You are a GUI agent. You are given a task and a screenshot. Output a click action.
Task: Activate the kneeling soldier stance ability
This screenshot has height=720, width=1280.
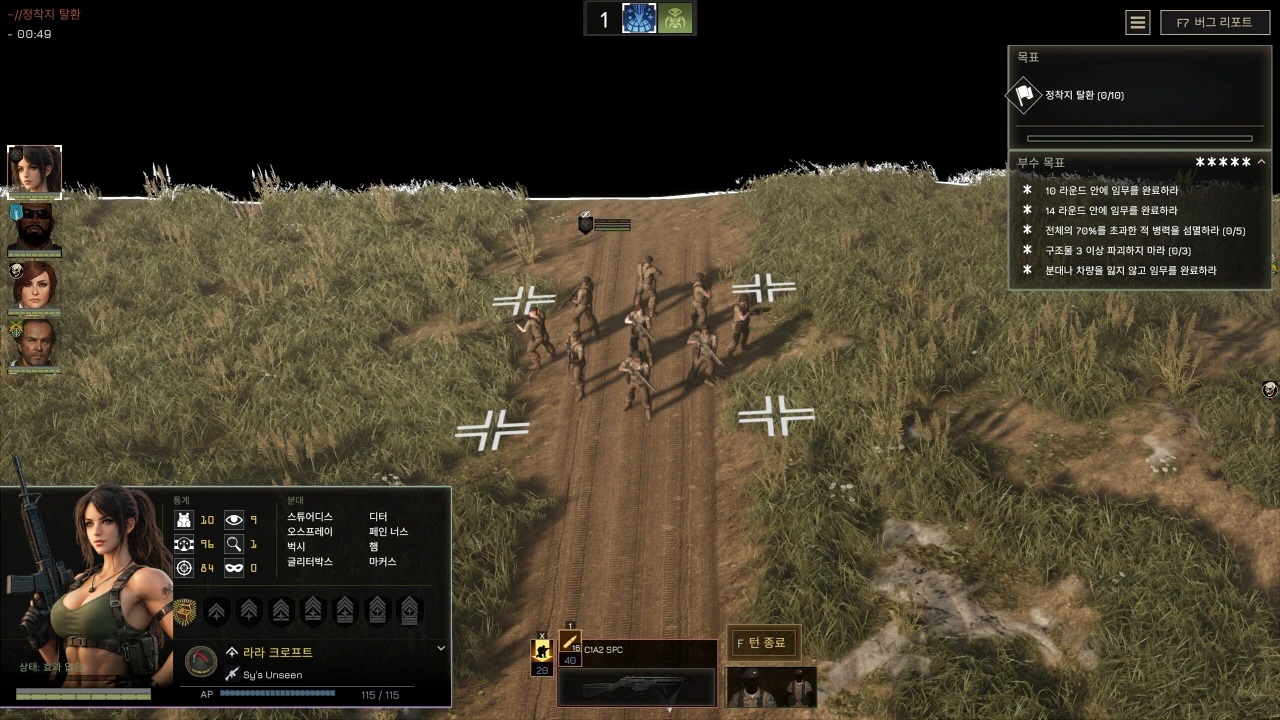(x=542, y=652)
